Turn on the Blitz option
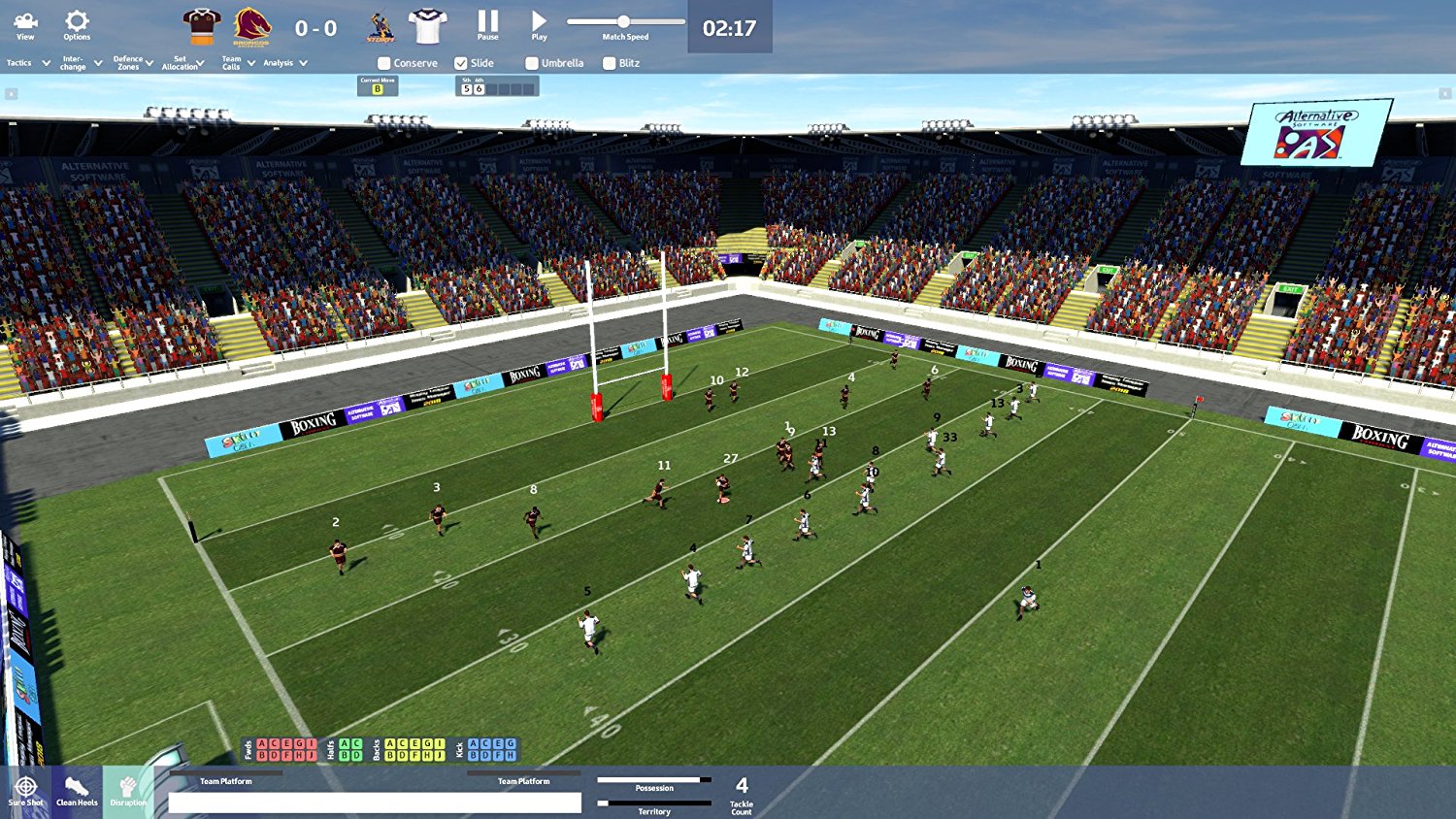The image size is (1456, 819). click(x=611, y=62)
